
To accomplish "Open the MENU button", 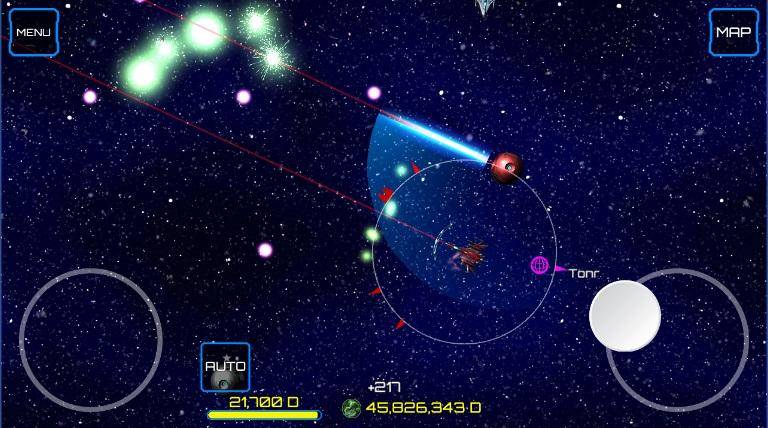I will click(x=33, y=32).
